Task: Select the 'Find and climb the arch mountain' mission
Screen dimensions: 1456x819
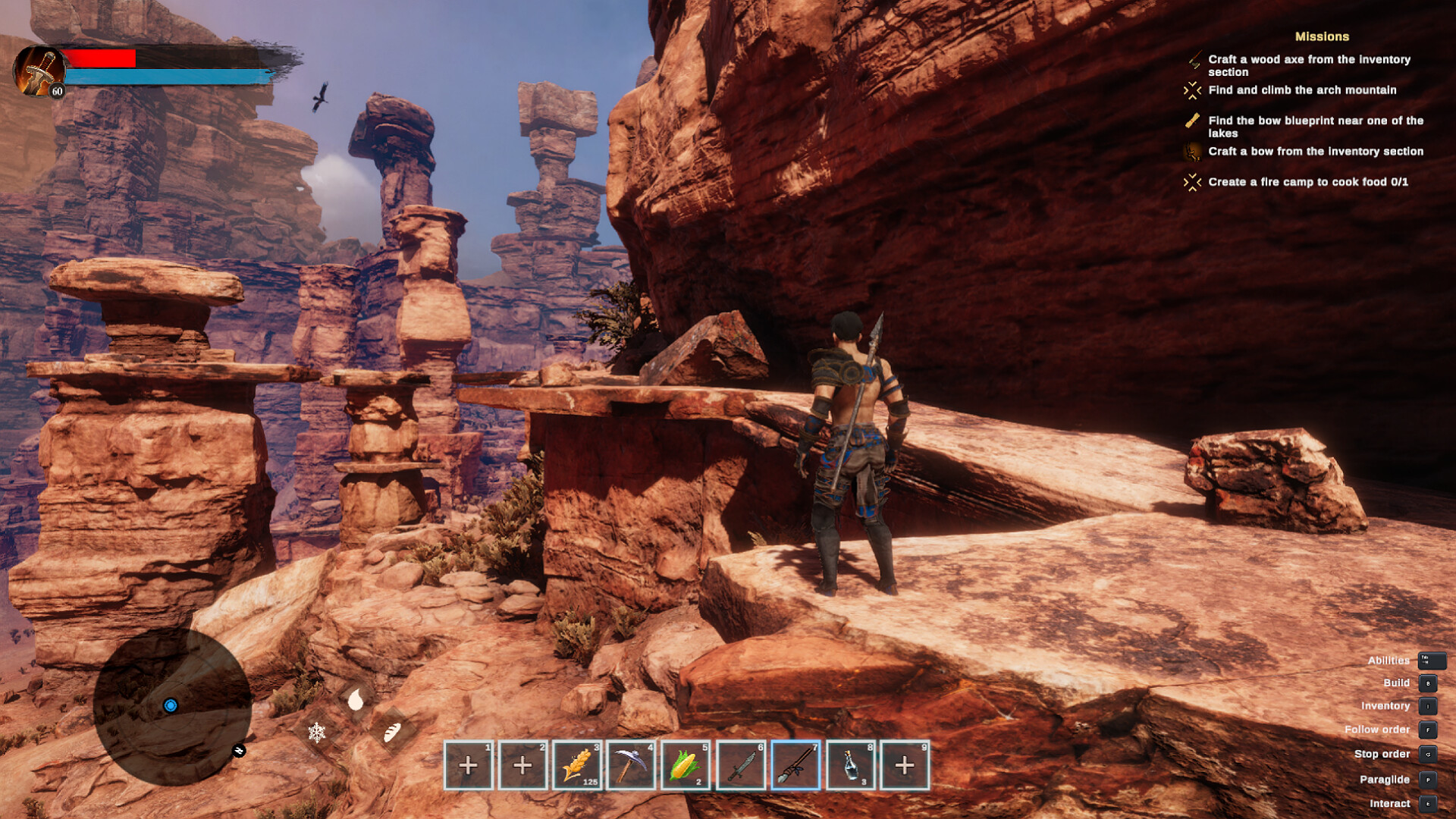Action: tap(1302, 90)
